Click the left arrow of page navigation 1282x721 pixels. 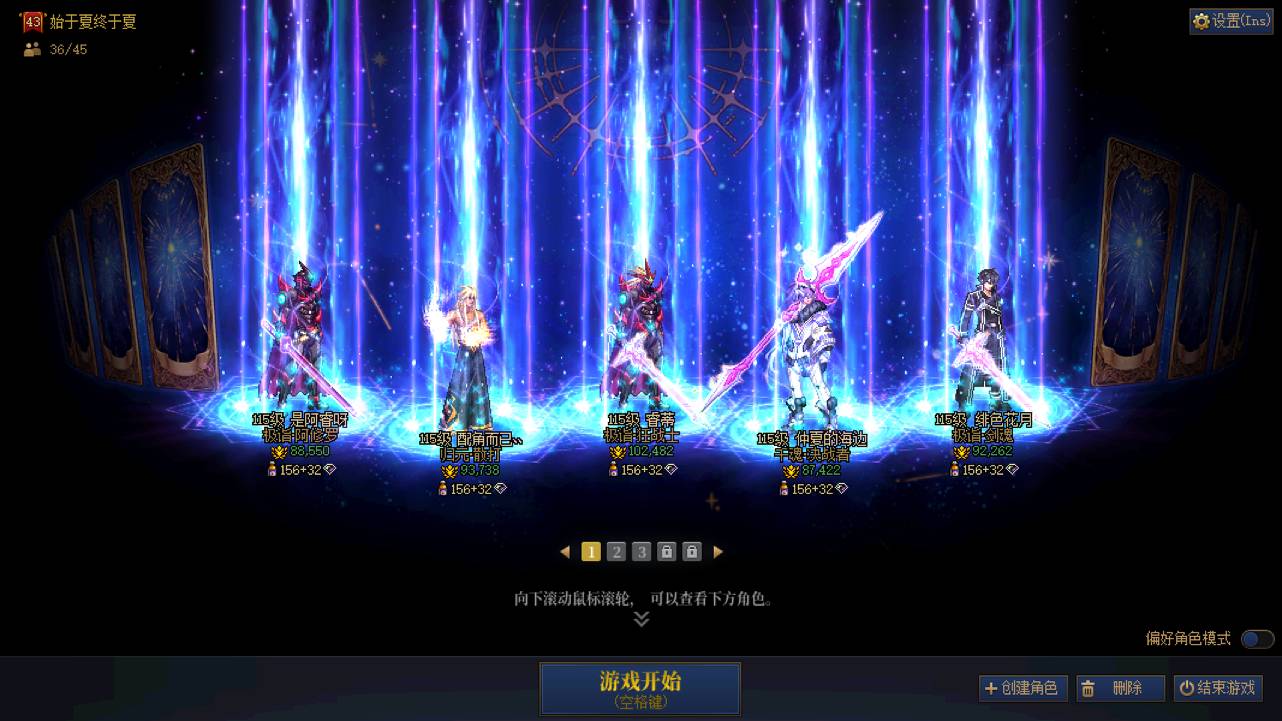point(565,551)
